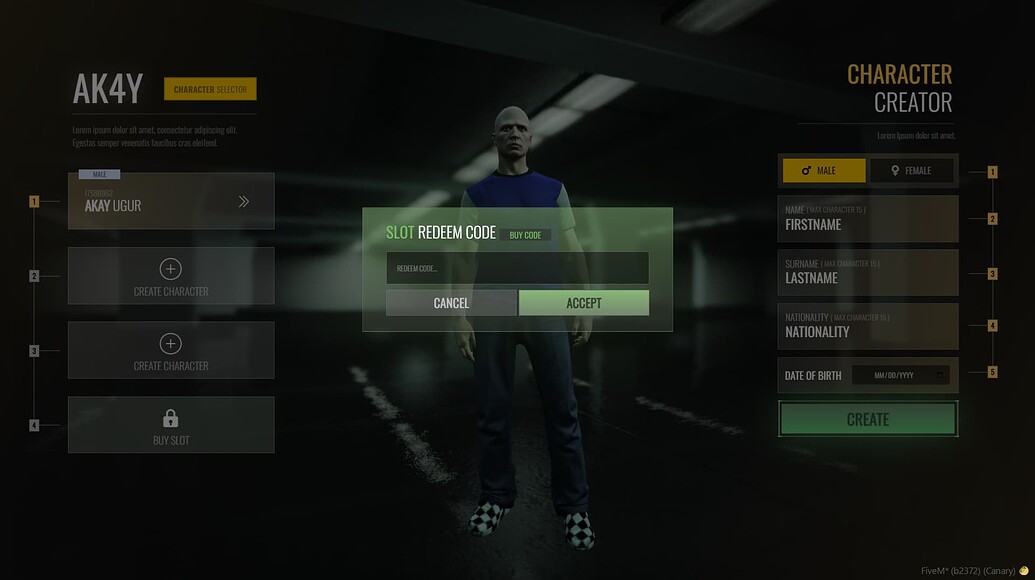
Task: Open the Date of Birth picker
Action: click(899, 375)
